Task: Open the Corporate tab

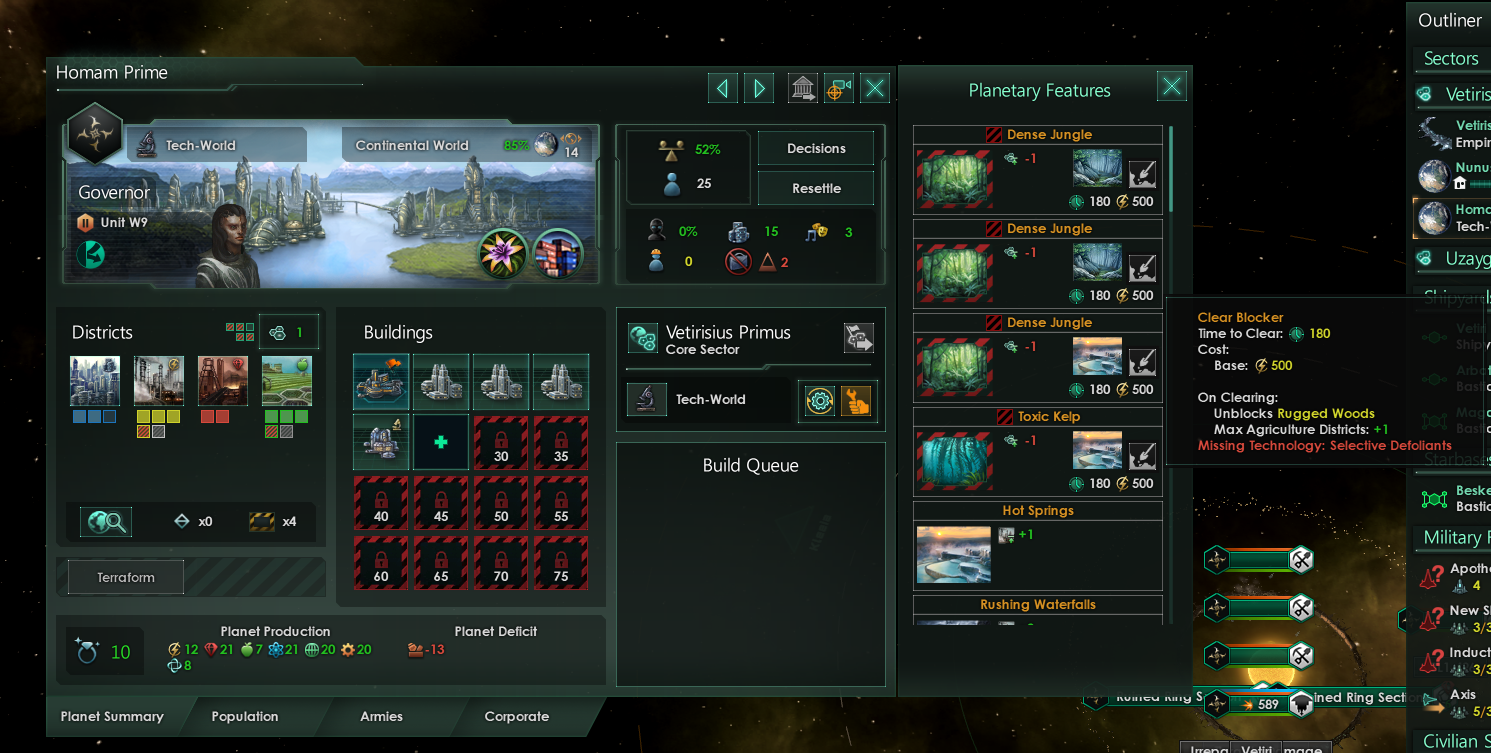Action: point(516,716)
